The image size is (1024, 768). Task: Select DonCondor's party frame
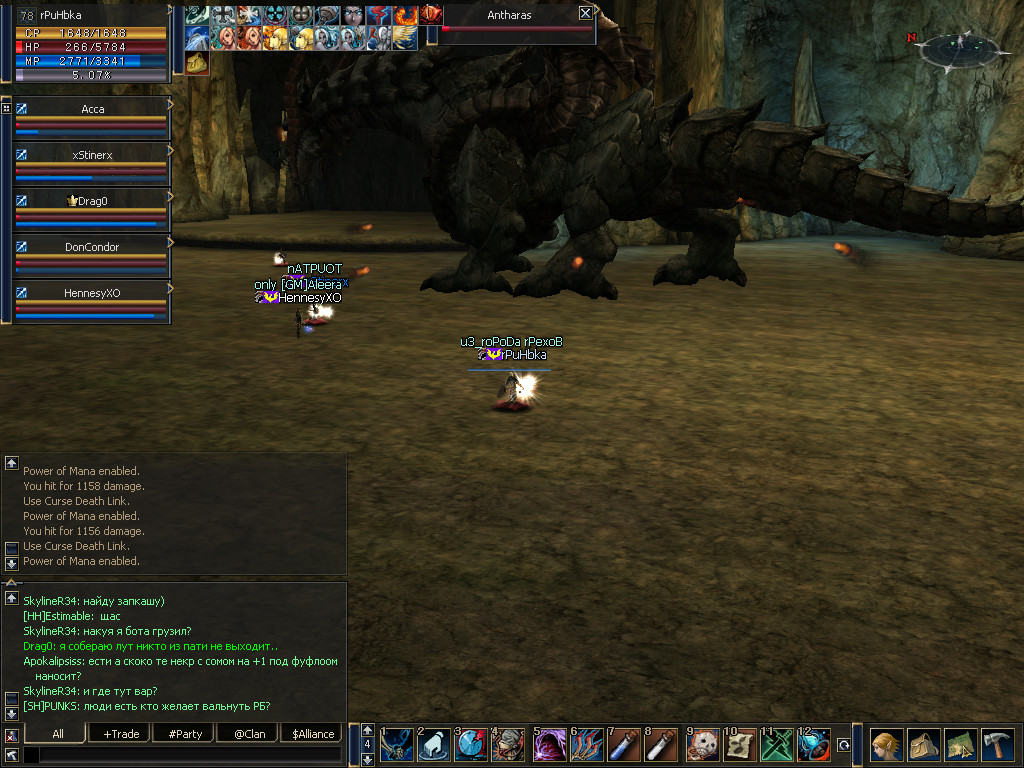[x=92, y=247]
